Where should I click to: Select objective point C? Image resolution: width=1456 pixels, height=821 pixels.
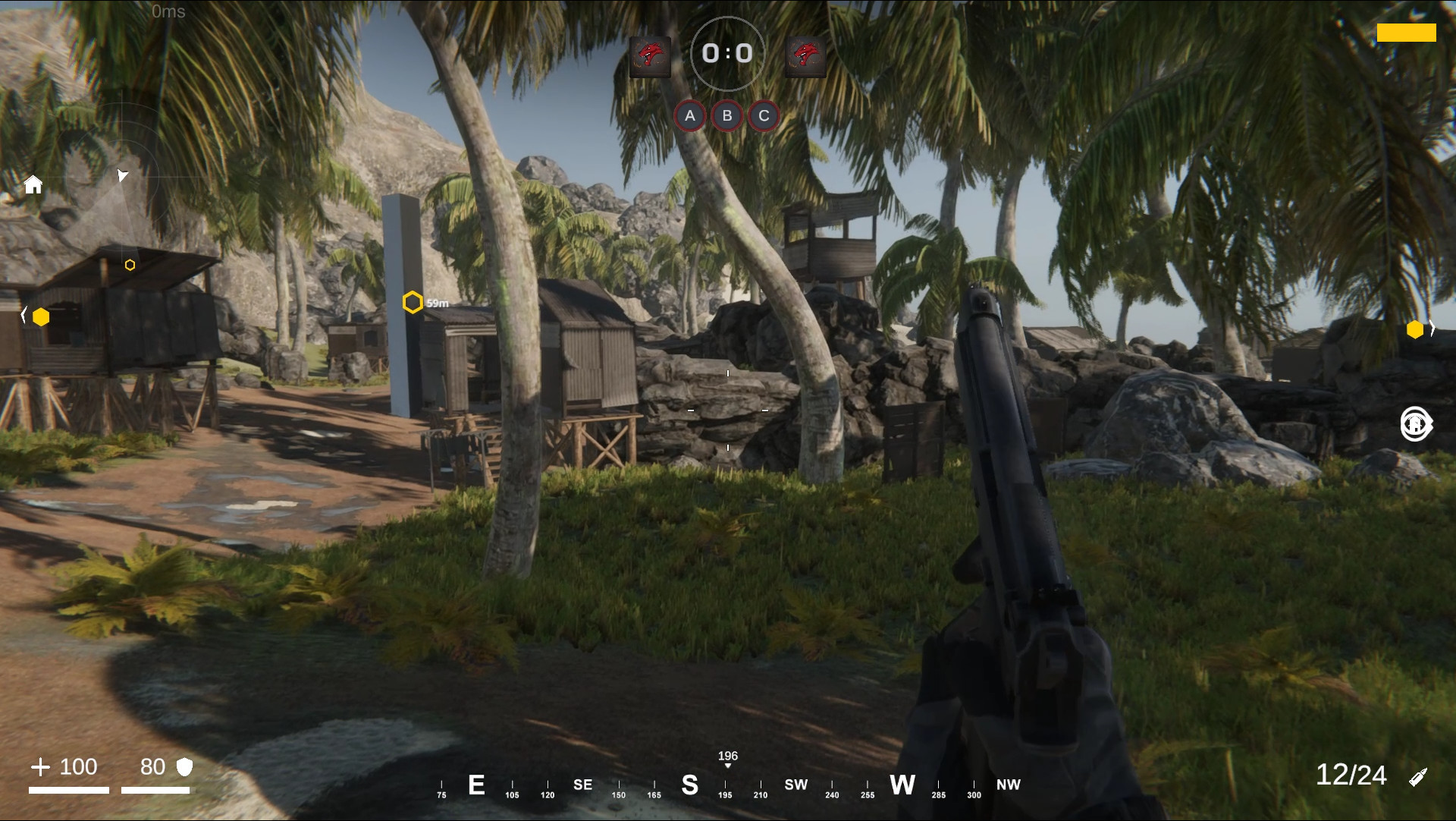pyautogui.click(x=764, y=115)
